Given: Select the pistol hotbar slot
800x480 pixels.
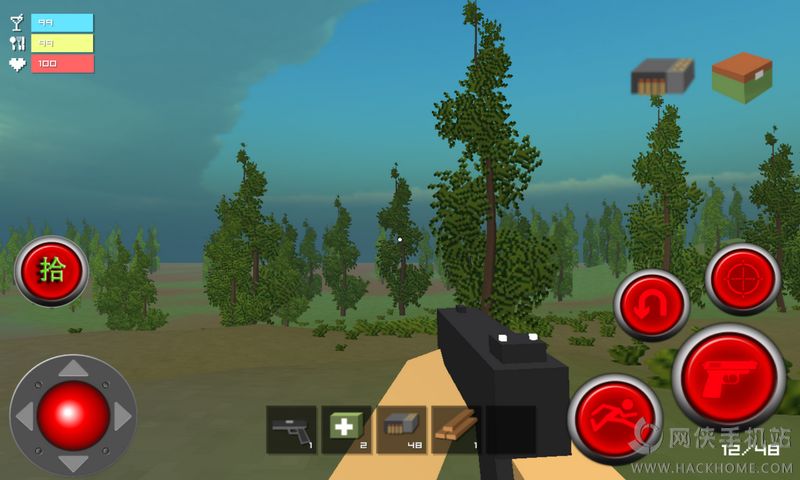Looking at the screenshot, I should pos(292,430).
